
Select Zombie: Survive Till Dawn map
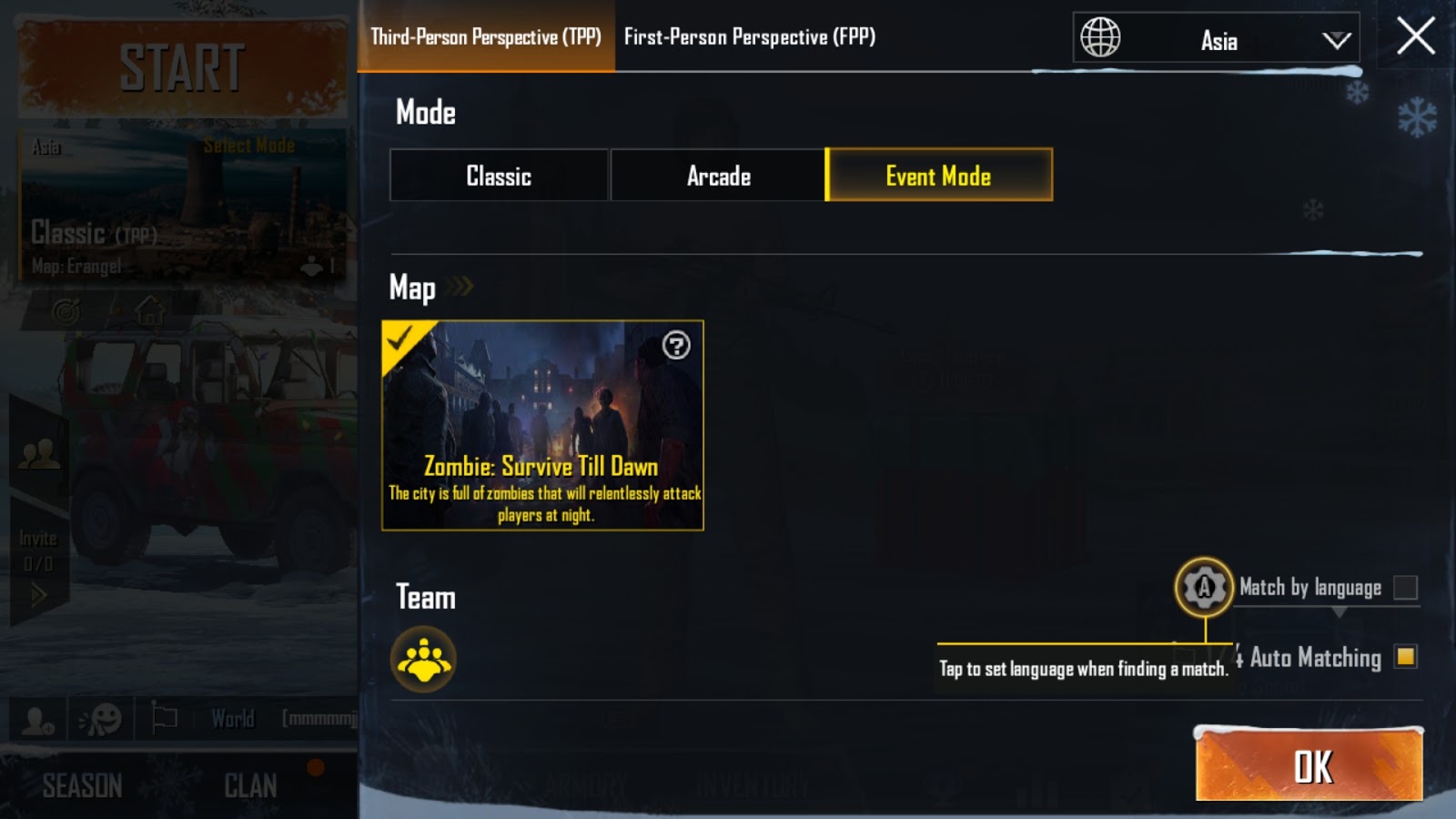point(542,425)
